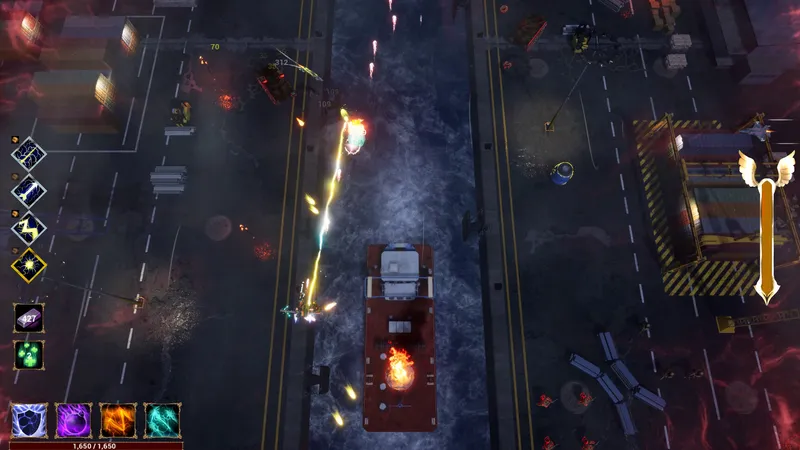Cast the purple orb ability

pyautogui.click(x=73, y=420)
